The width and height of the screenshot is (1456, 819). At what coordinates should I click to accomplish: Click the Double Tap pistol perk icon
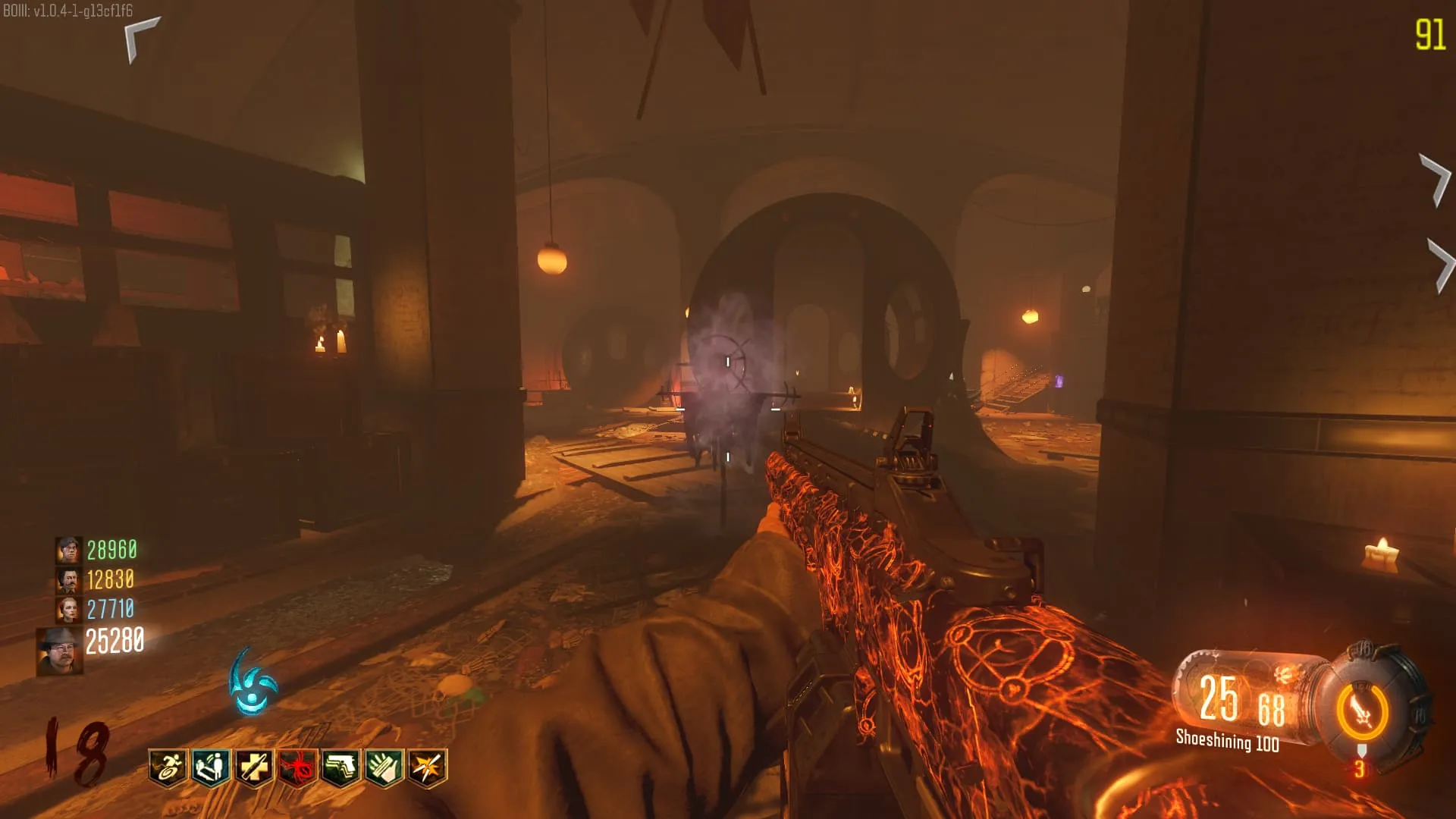(340, 768)
